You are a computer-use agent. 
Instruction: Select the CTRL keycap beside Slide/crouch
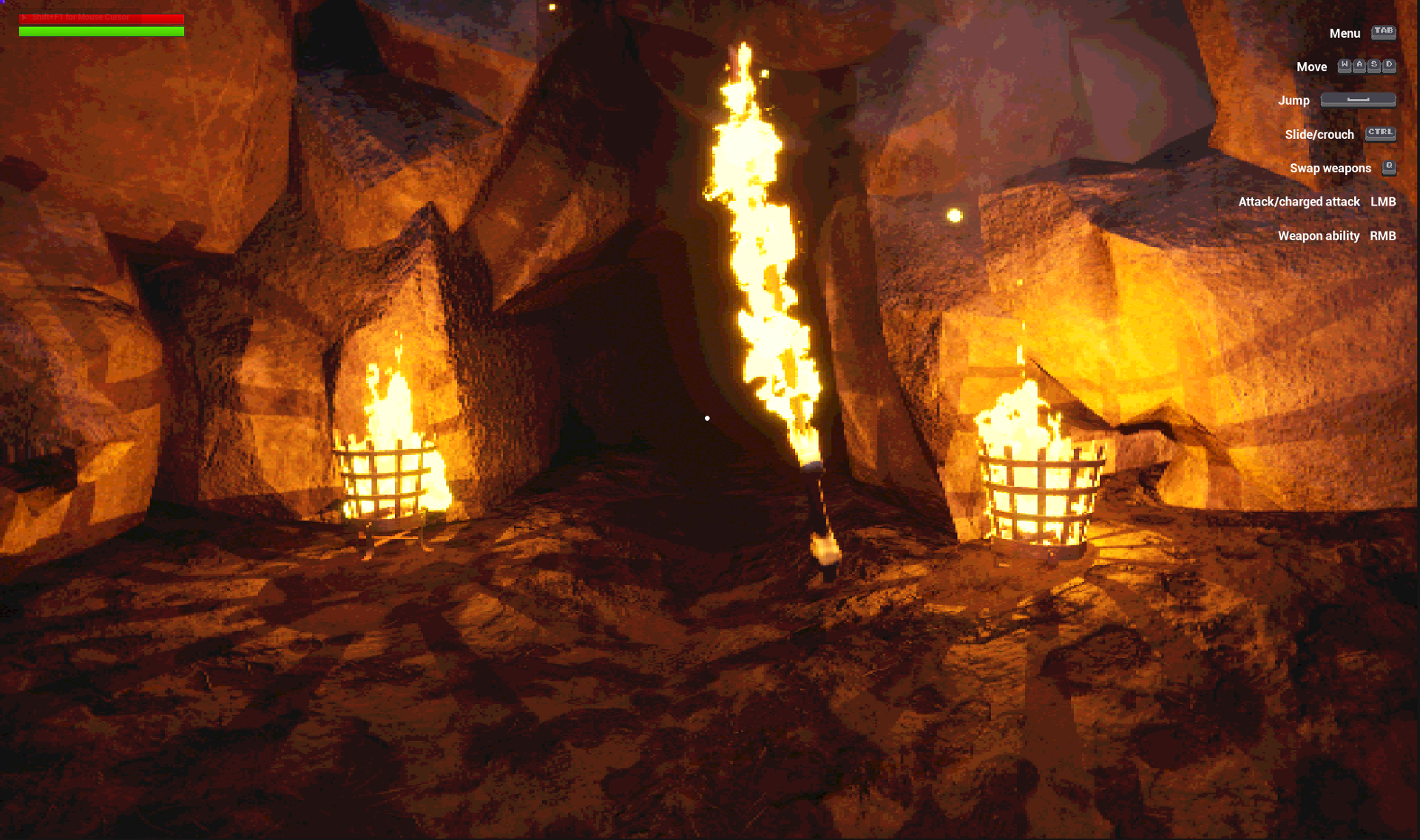click(x=1380, y=134)
